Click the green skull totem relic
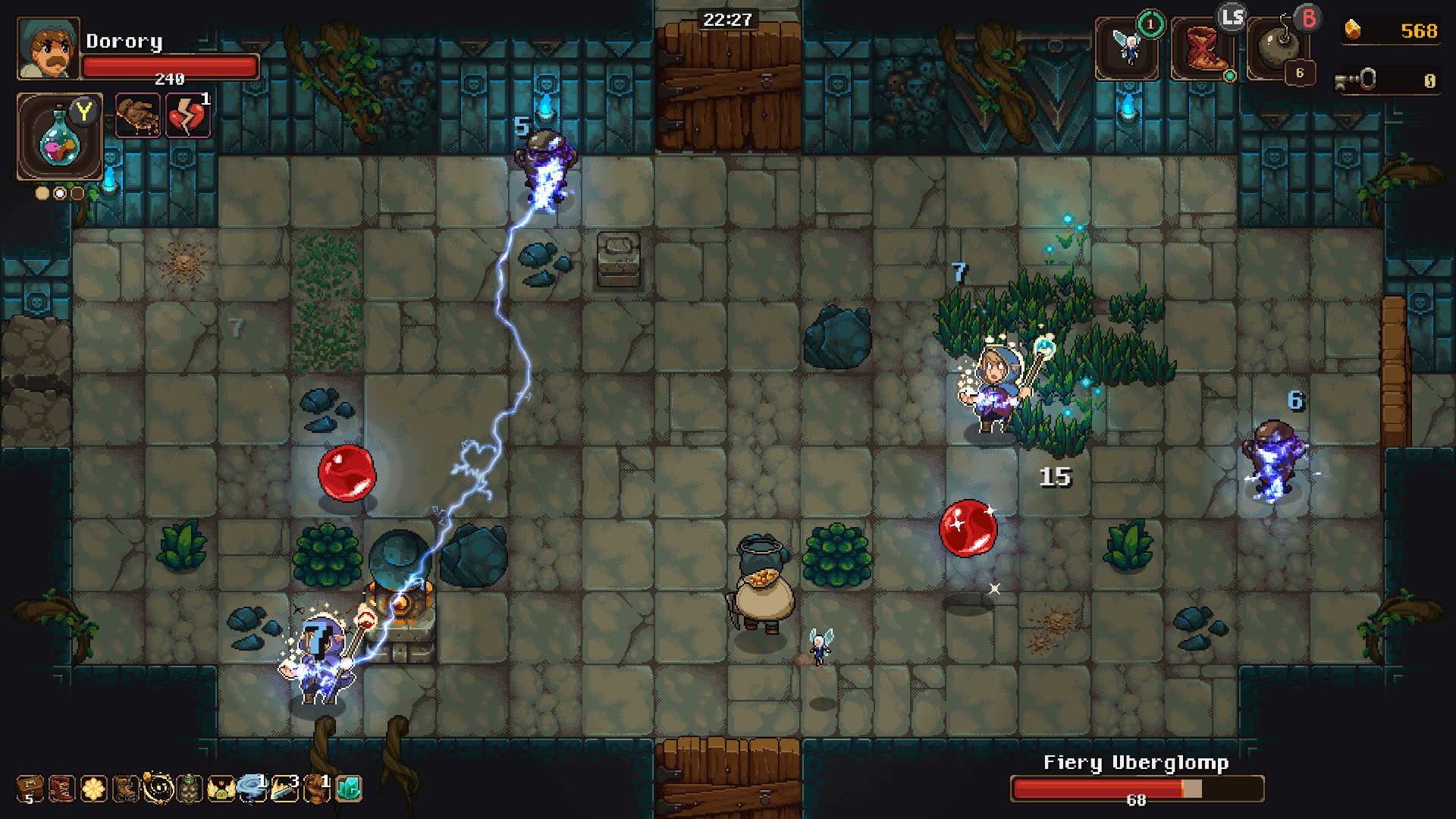This screenshot has width=1456, height=819. click(190, 789)
